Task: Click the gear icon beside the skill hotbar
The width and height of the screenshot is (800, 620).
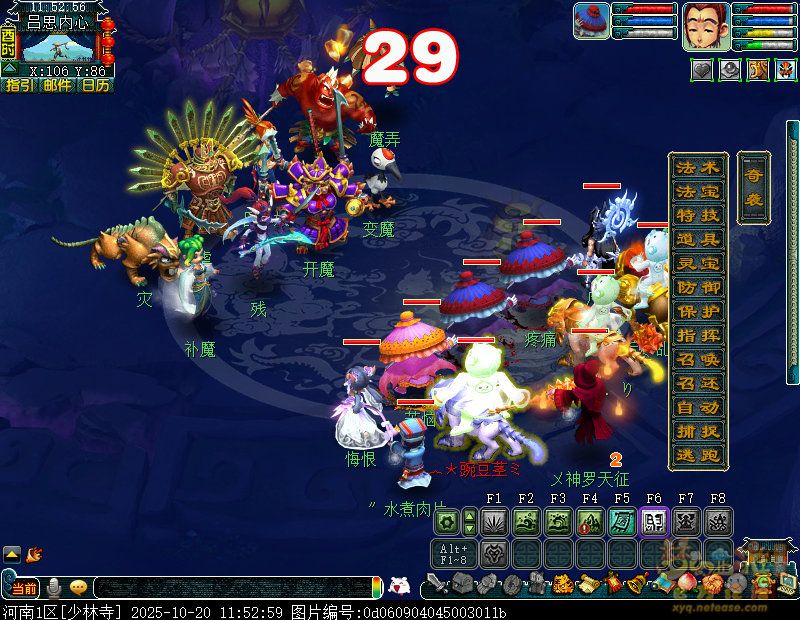Action: pyautogui.click(x=446, y=521)
